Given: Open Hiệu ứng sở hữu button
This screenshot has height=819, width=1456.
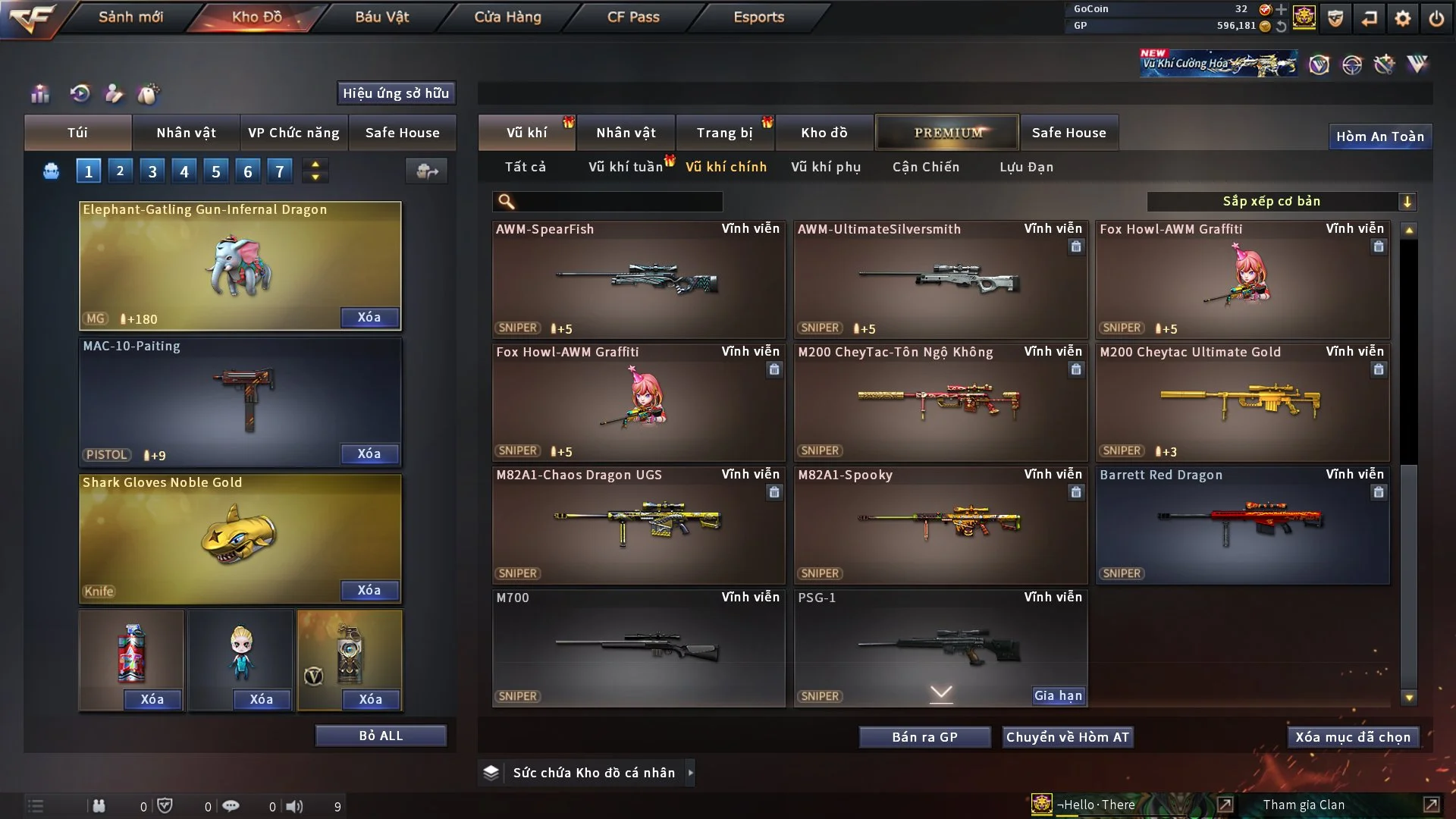Looking at the screenshot, I should [396, 93].
